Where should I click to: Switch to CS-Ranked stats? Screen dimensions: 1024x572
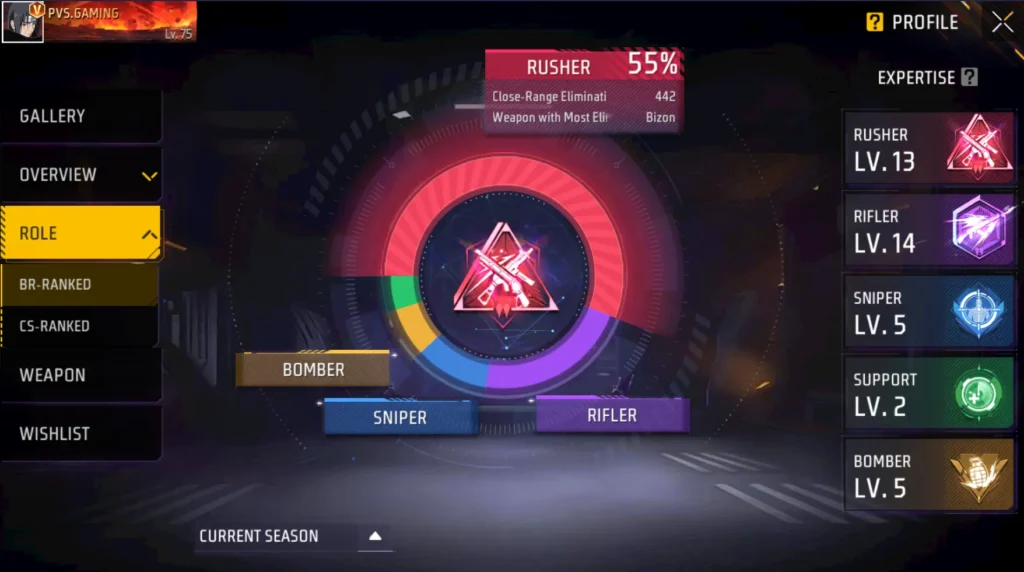point(78,326)
